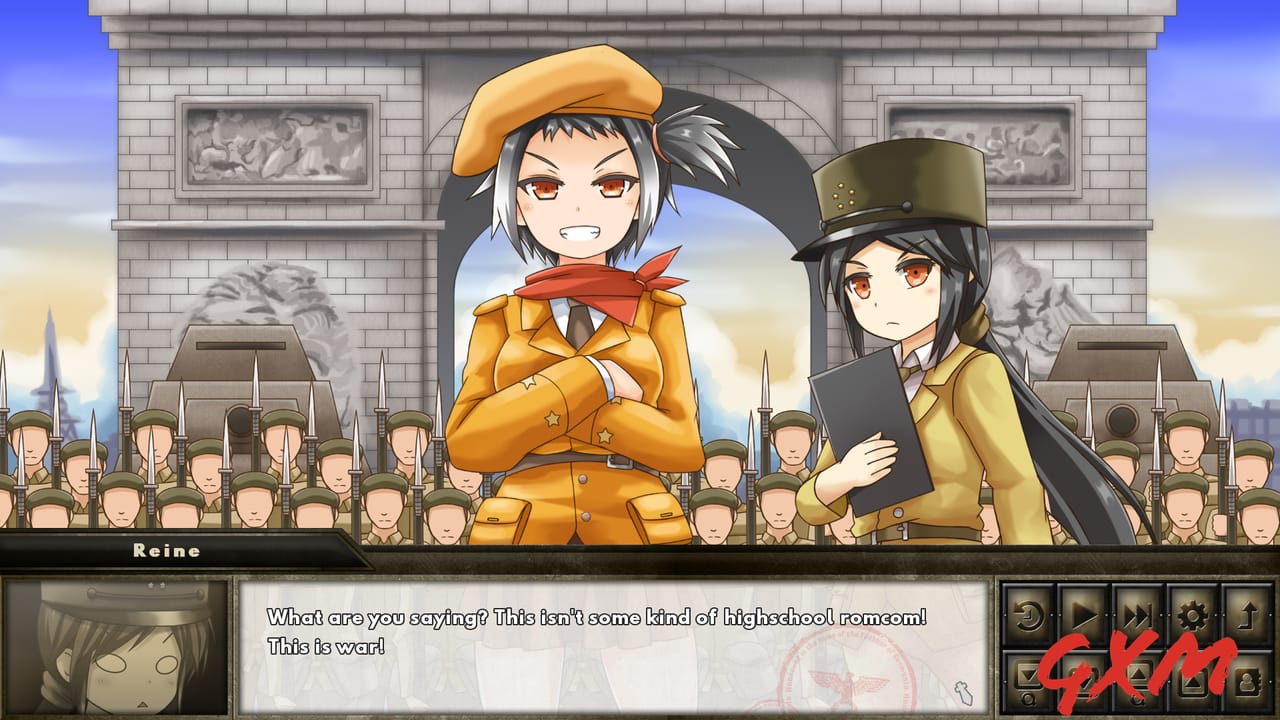The height and width of the screenshot is (720, 1280).
Task: Open the settings menu via the gear
Action: point(1191,614)
